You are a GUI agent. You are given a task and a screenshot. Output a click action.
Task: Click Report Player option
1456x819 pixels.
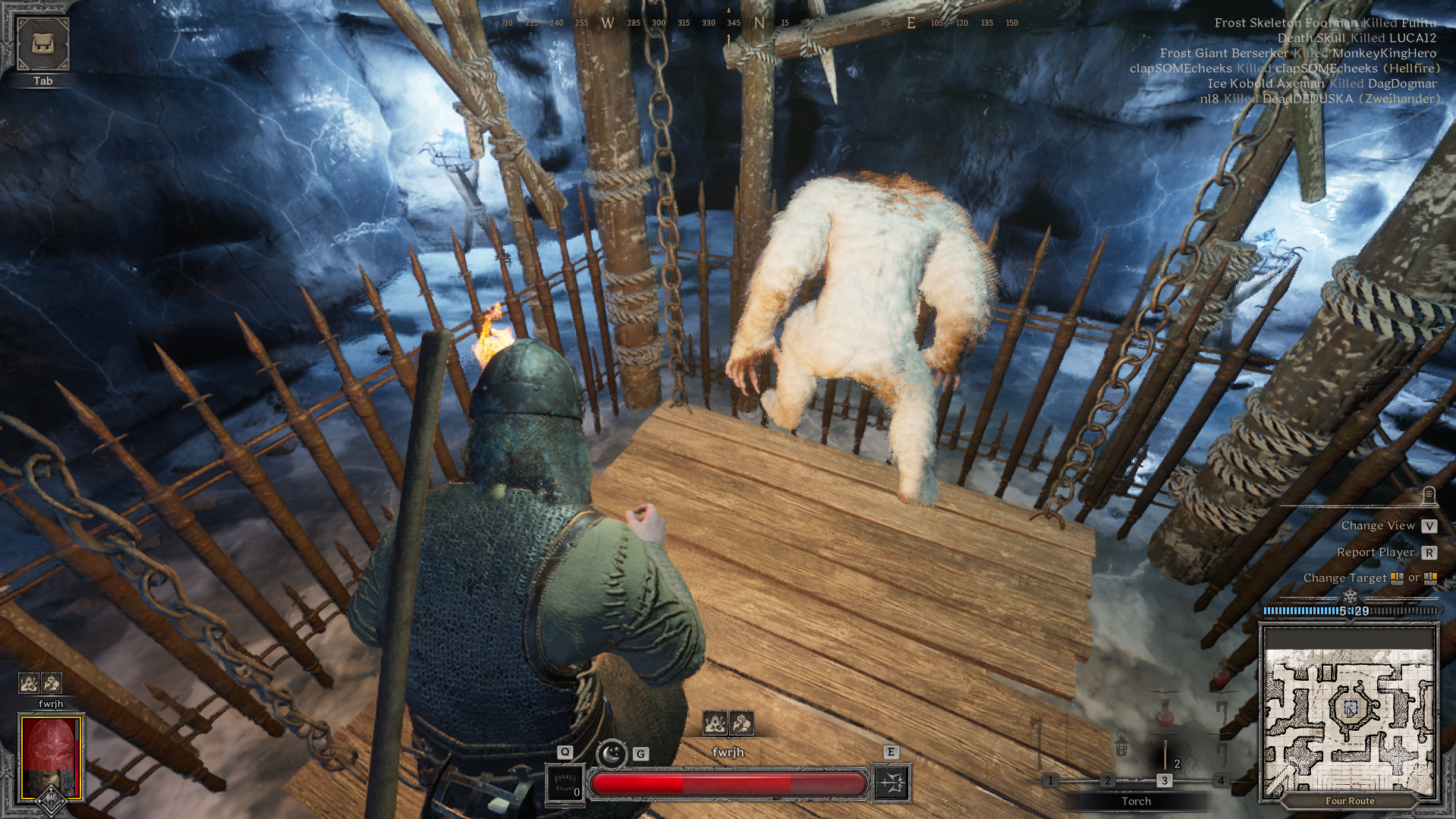(x=1375, y=552)
